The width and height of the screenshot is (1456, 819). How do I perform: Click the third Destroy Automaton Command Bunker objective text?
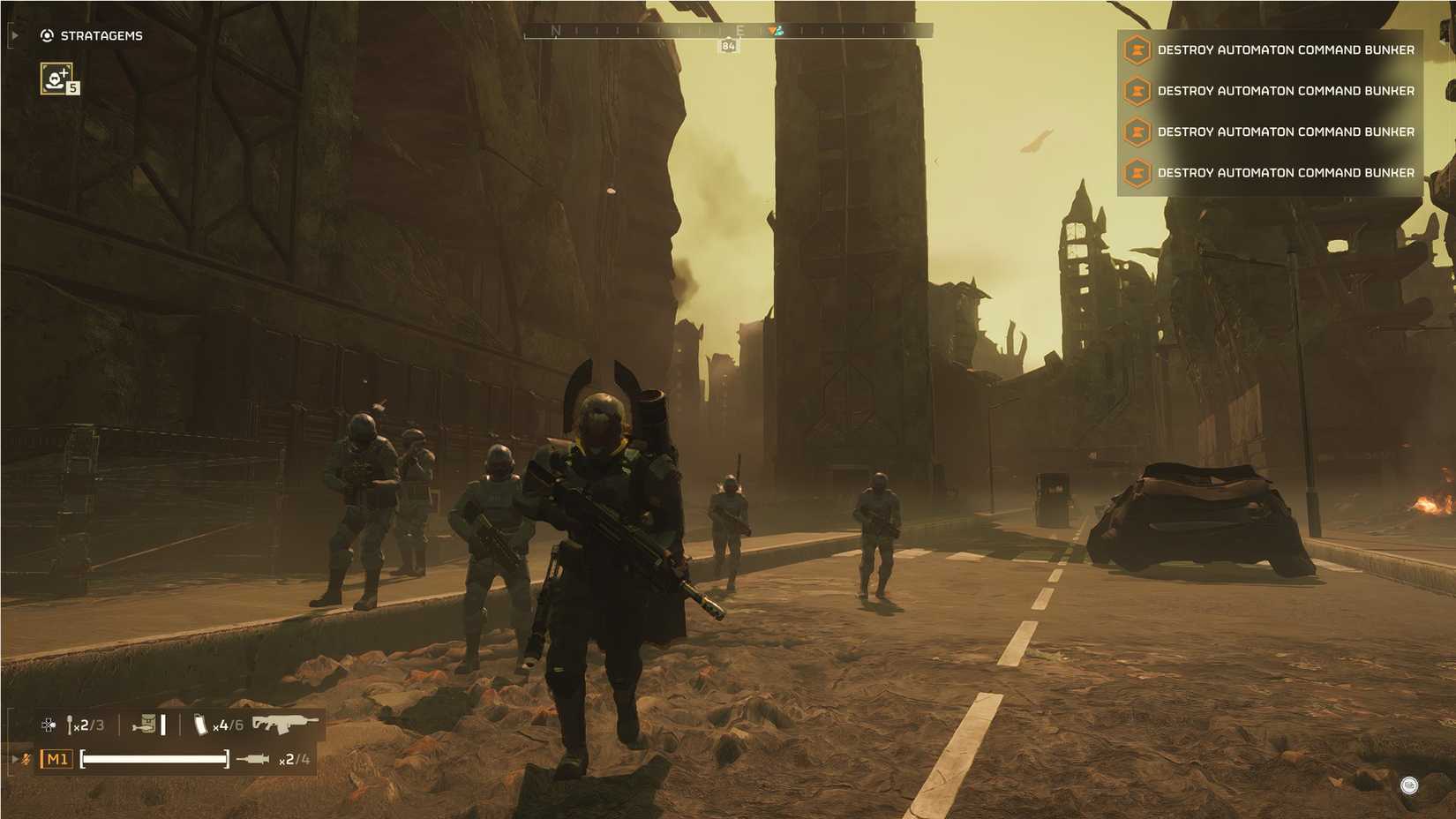point(1287,131)
